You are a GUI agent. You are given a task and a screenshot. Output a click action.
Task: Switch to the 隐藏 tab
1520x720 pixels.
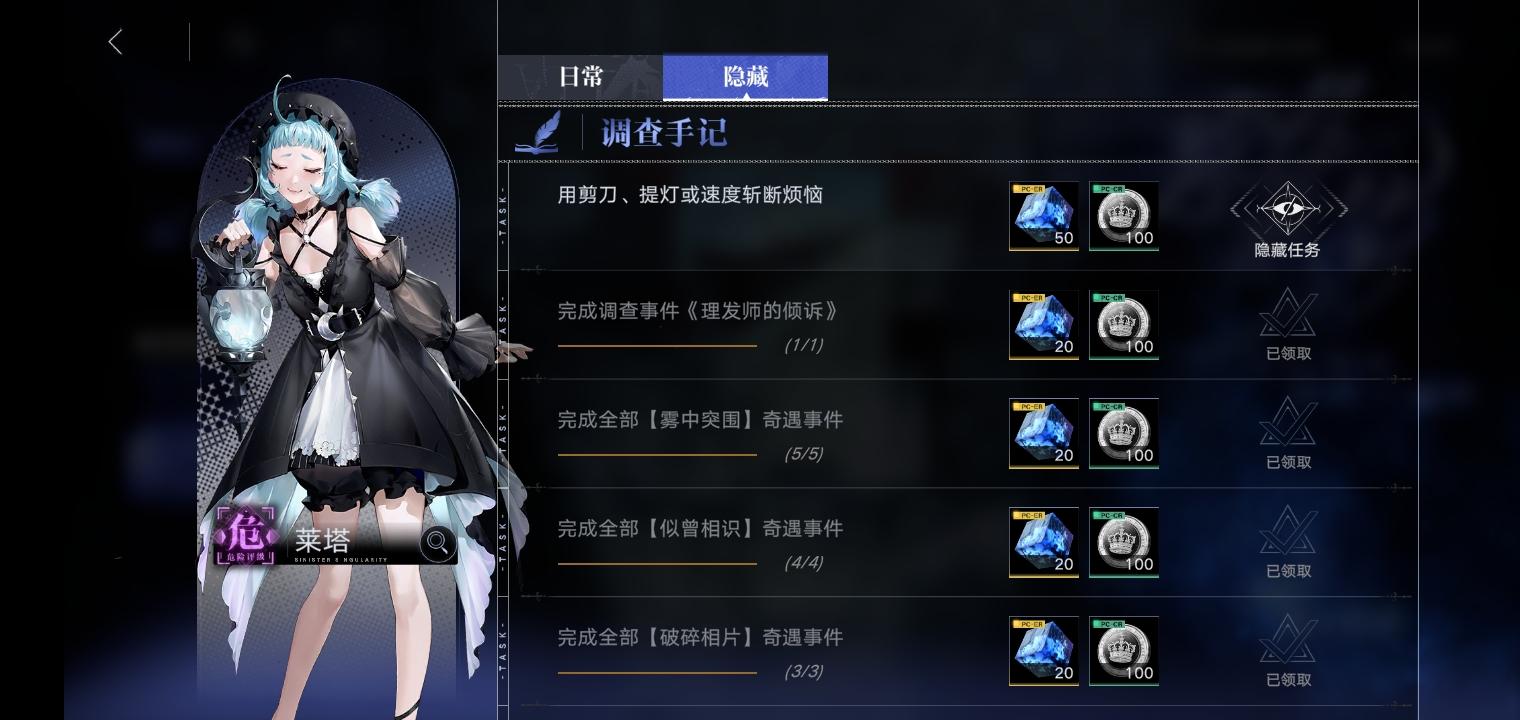(x=745, y=76)
